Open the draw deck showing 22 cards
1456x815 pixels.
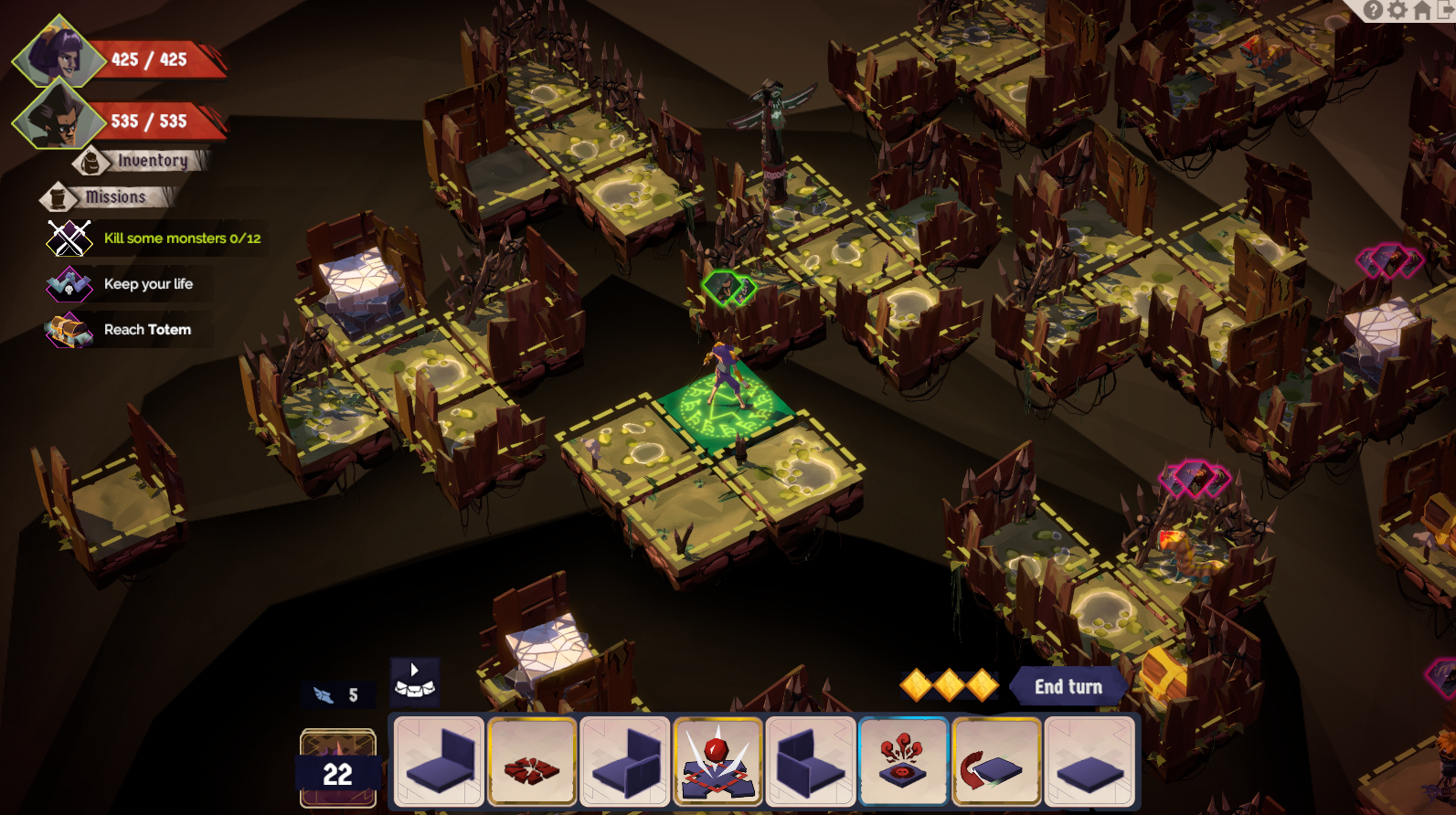(x=338, y=767)
